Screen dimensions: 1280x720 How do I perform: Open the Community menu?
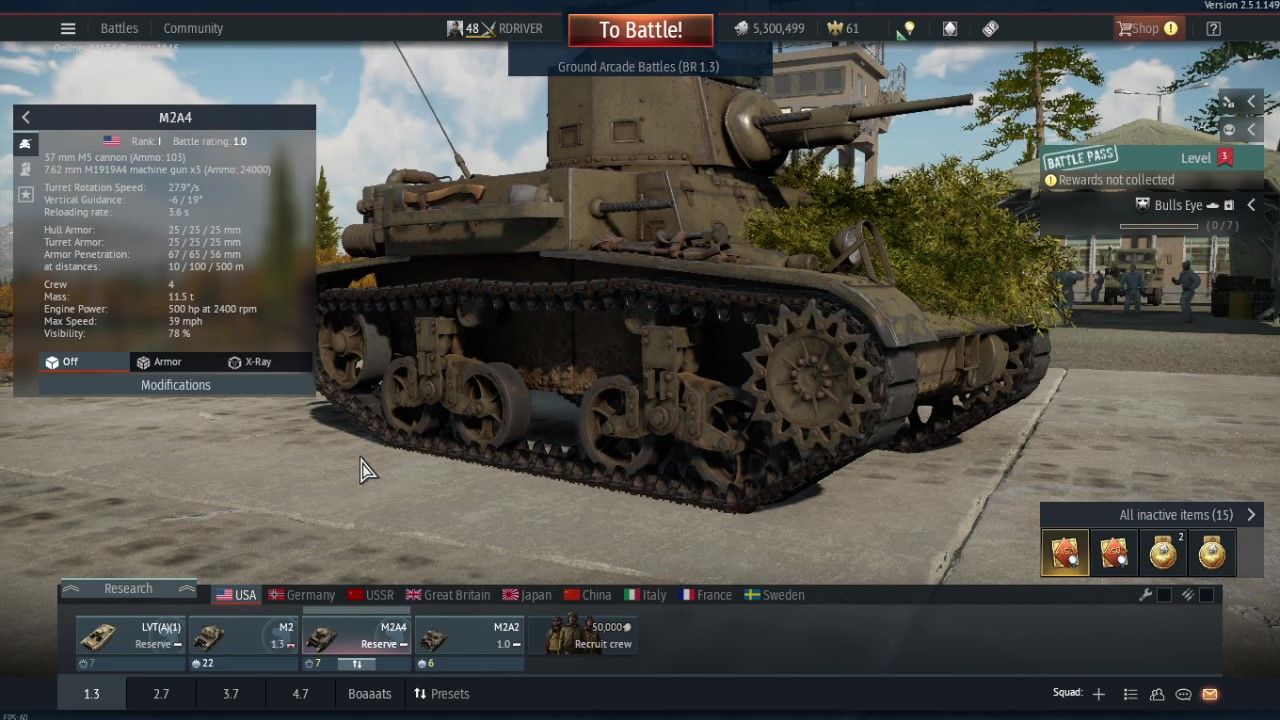[x=193, y=28]
